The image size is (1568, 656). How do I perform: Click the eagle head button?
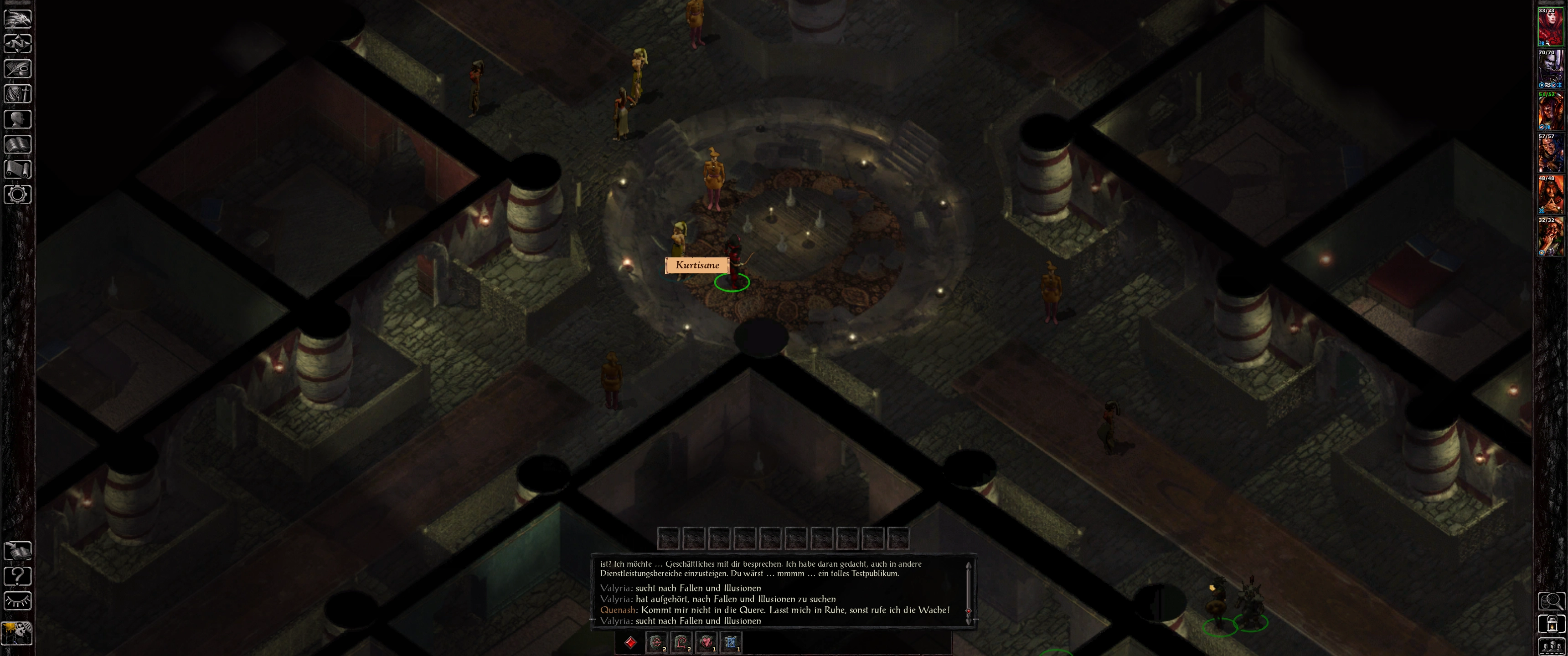[x=18, y=18]
